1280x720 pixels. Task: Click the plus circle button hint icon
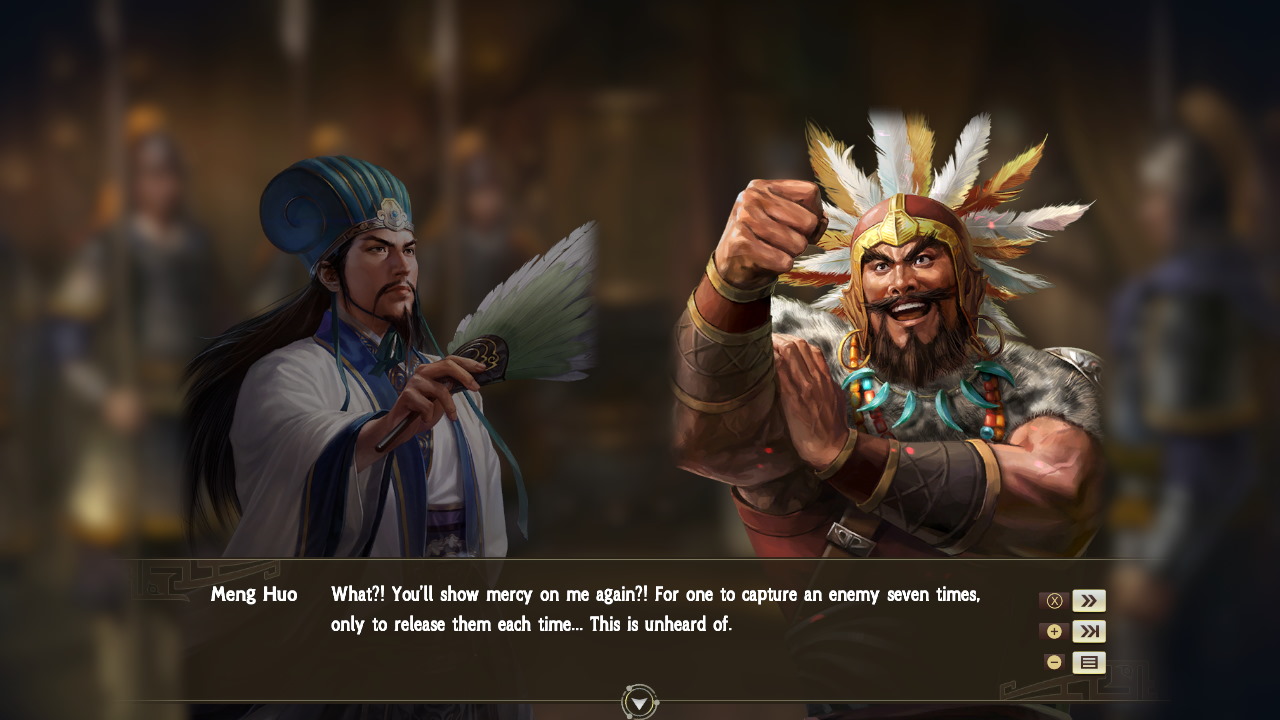[x=1054, y=631]
